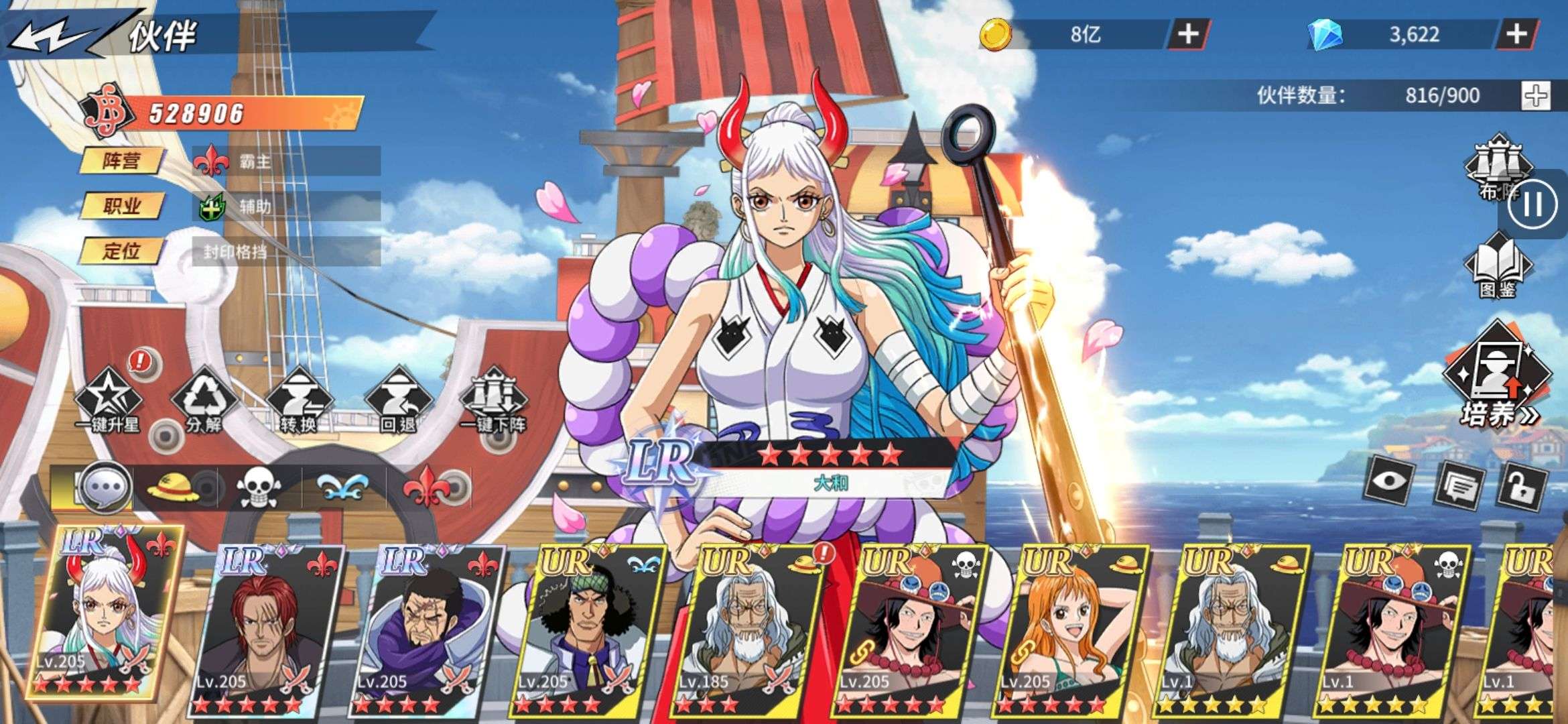The width and height of the screenshot is (1568, 724).
Task: Switch to the straw hat faction filter
Action: (x=174, y=487)
